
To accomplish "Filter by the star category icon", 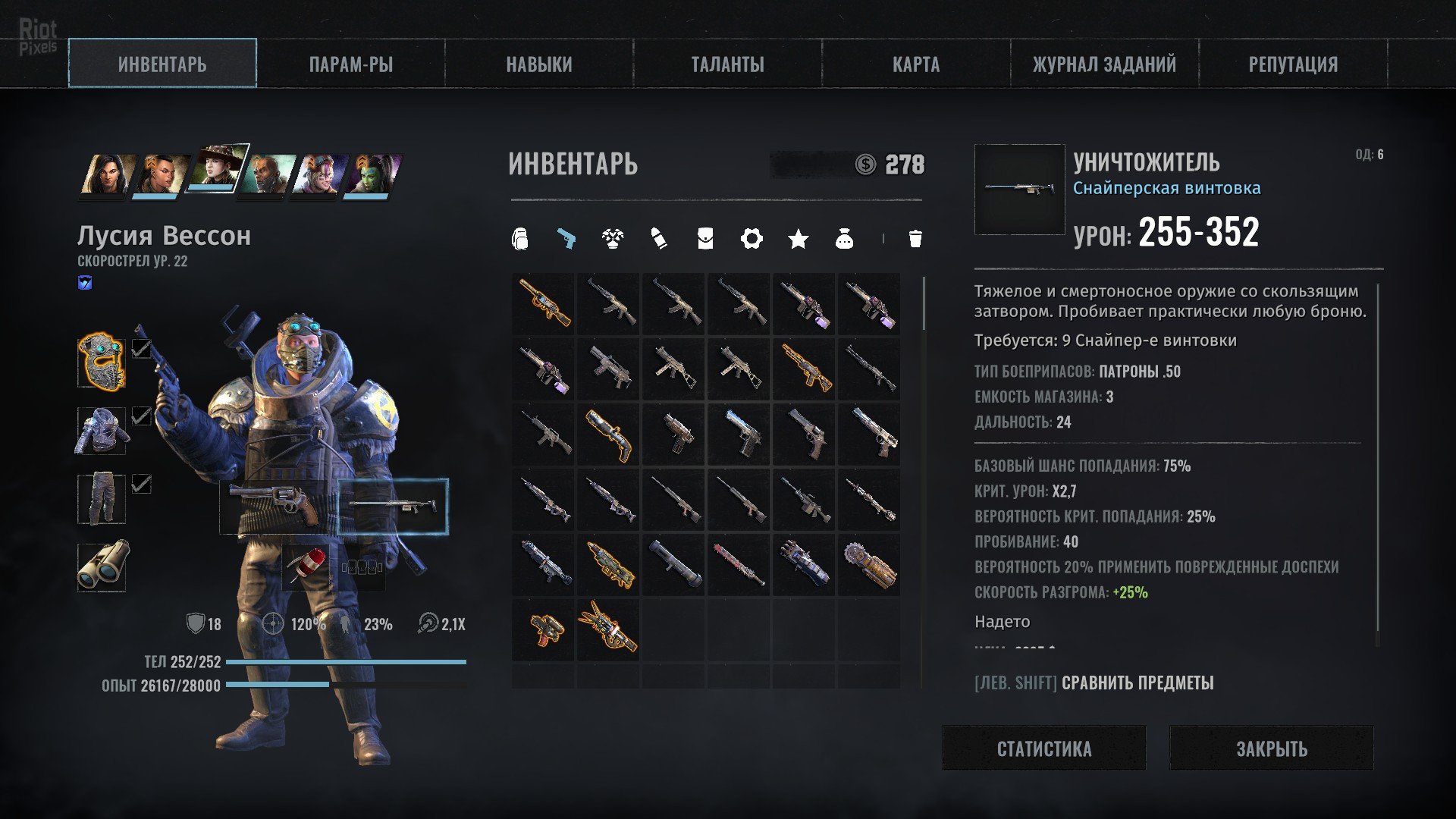I will (798, 240).
